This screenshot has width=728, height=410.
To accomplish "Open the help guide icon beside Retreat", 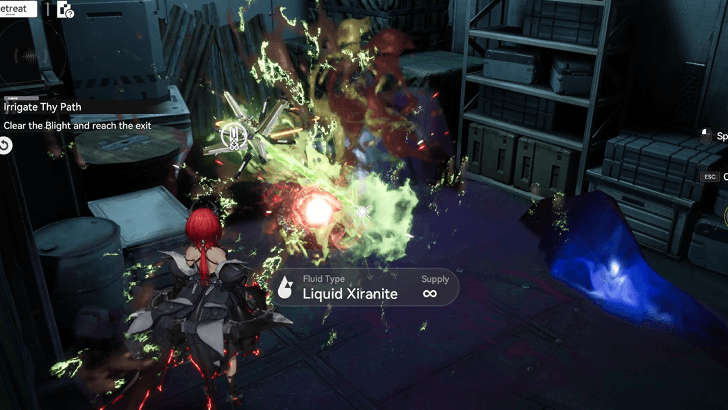I will point(66,10).
